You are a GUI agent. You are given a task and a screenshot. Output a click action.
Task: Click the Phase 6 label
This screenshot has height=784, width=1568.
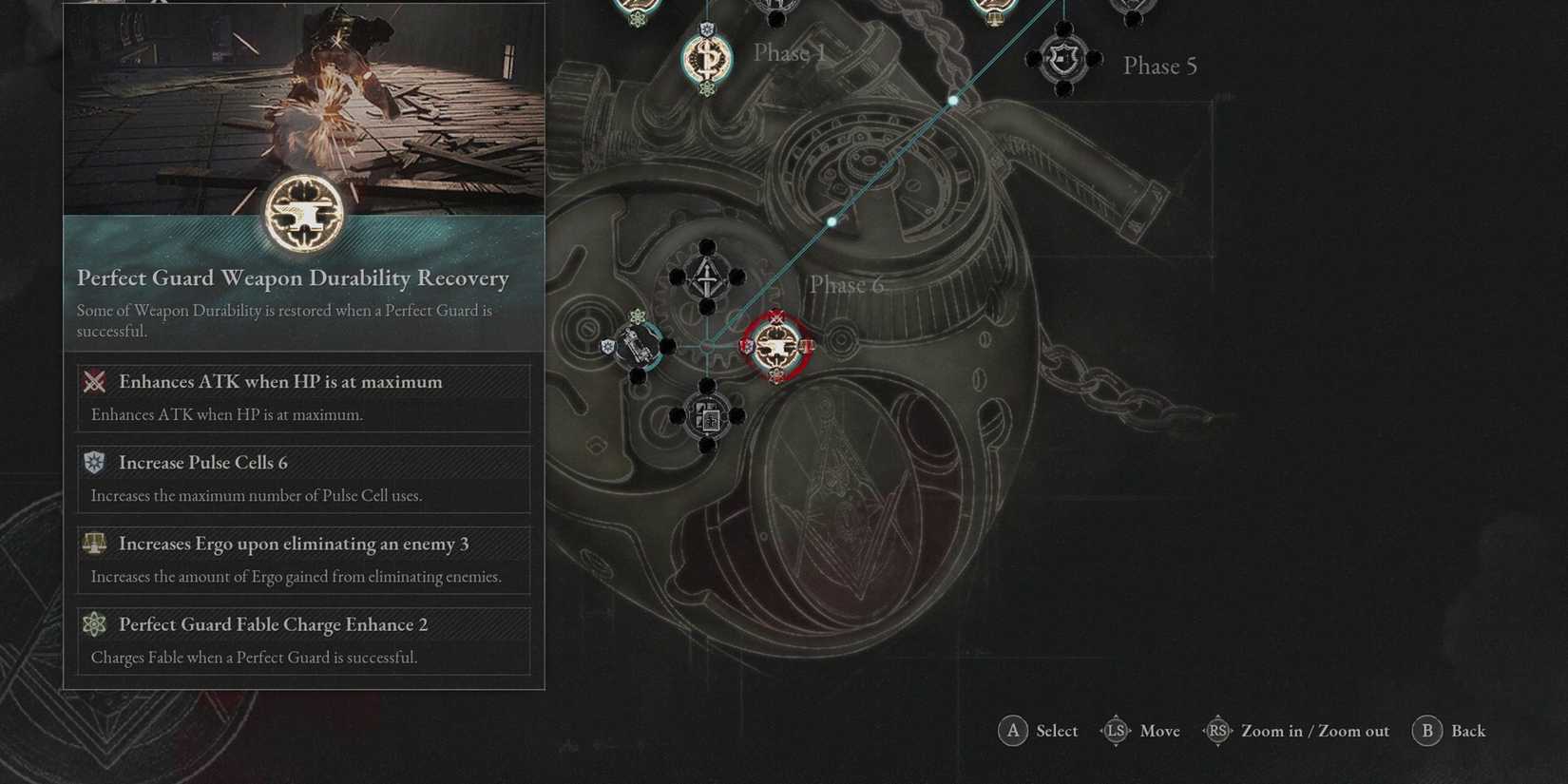[846, 283]
